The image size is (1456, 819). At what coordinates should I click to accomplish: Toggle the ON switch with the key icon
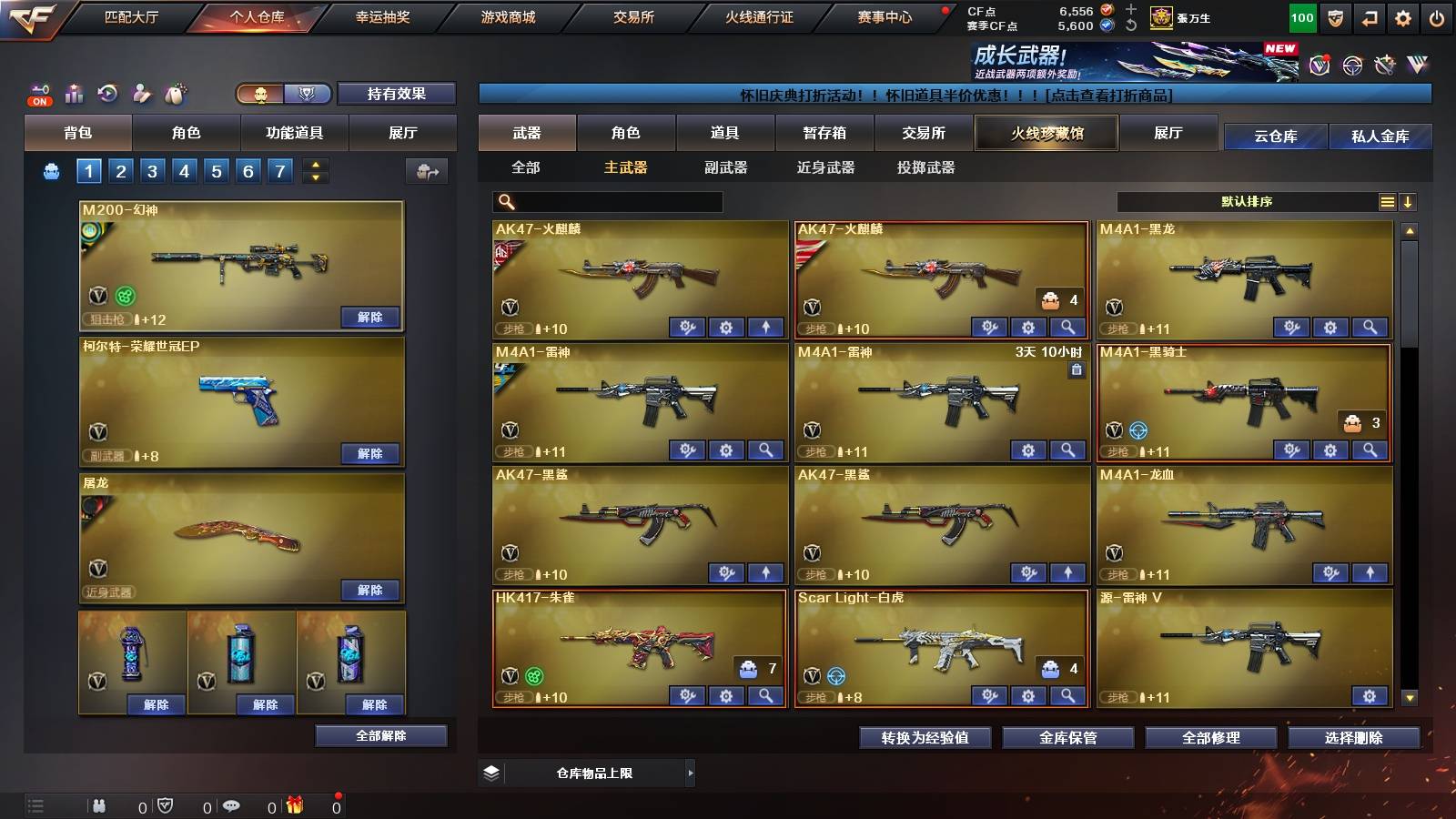pyautogui.click(x=38, y=91)
